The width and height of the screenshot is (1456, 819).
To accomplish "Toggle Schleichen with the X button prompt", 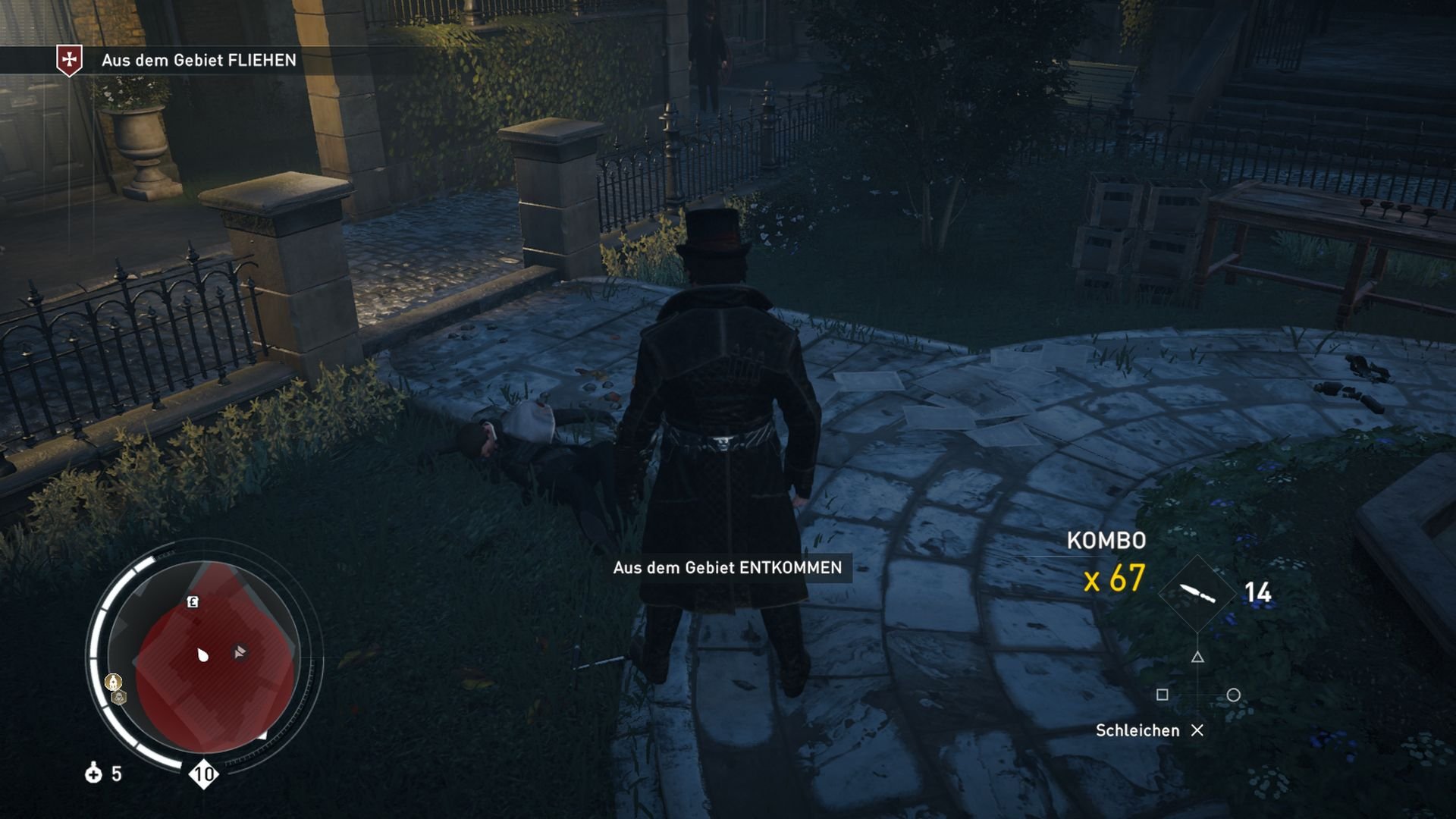I will point(1197,732).
